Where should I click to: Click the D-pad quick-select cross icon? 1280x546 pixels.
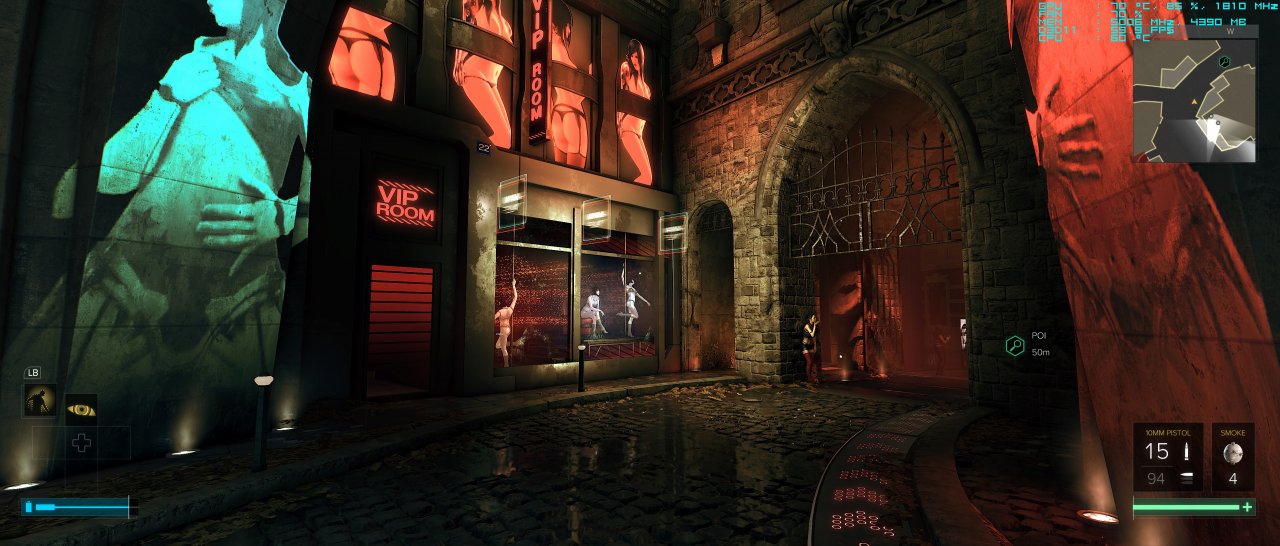tap(82, 443)
